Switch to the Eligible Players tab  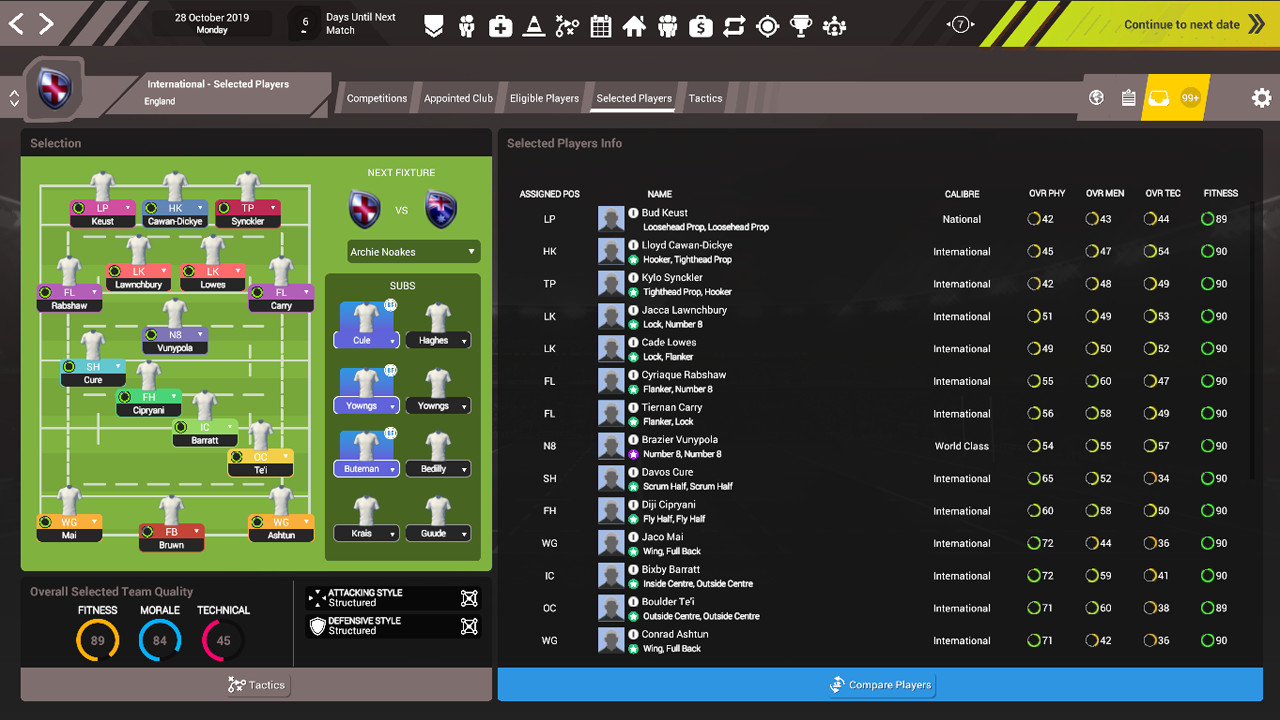pyautogui.click(x=544, y=98)
